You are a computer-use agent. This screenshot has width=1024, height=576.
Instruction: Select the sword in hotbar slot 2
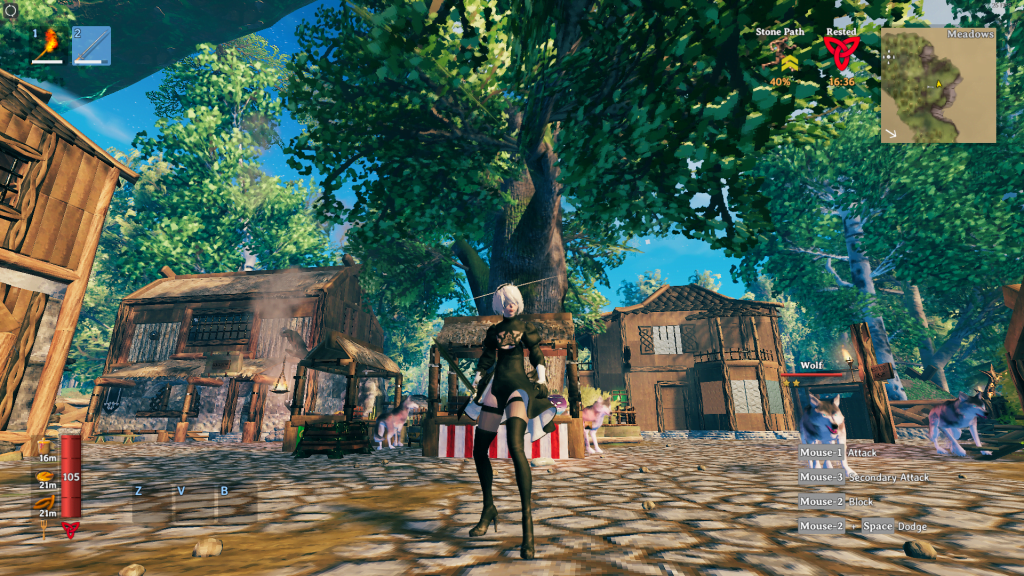92,46
